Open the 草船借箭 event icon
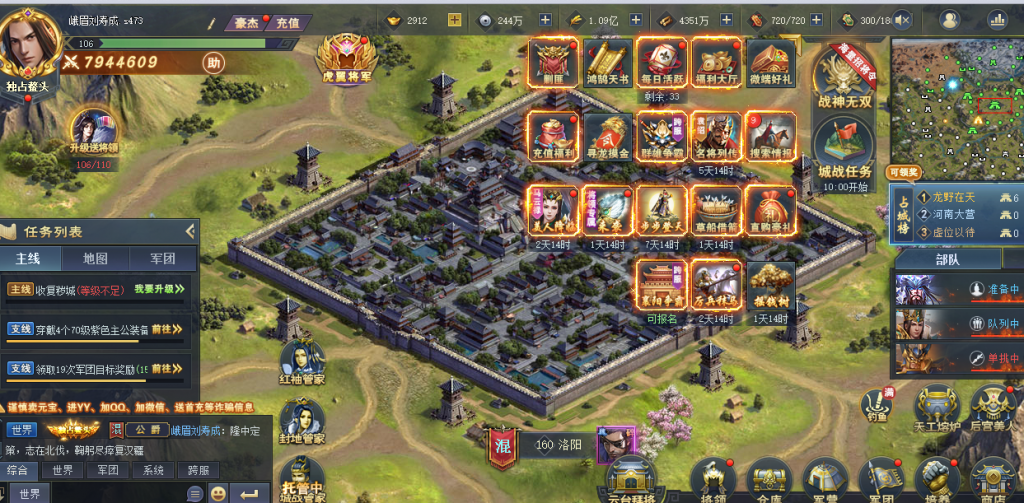 click(716, 211)
